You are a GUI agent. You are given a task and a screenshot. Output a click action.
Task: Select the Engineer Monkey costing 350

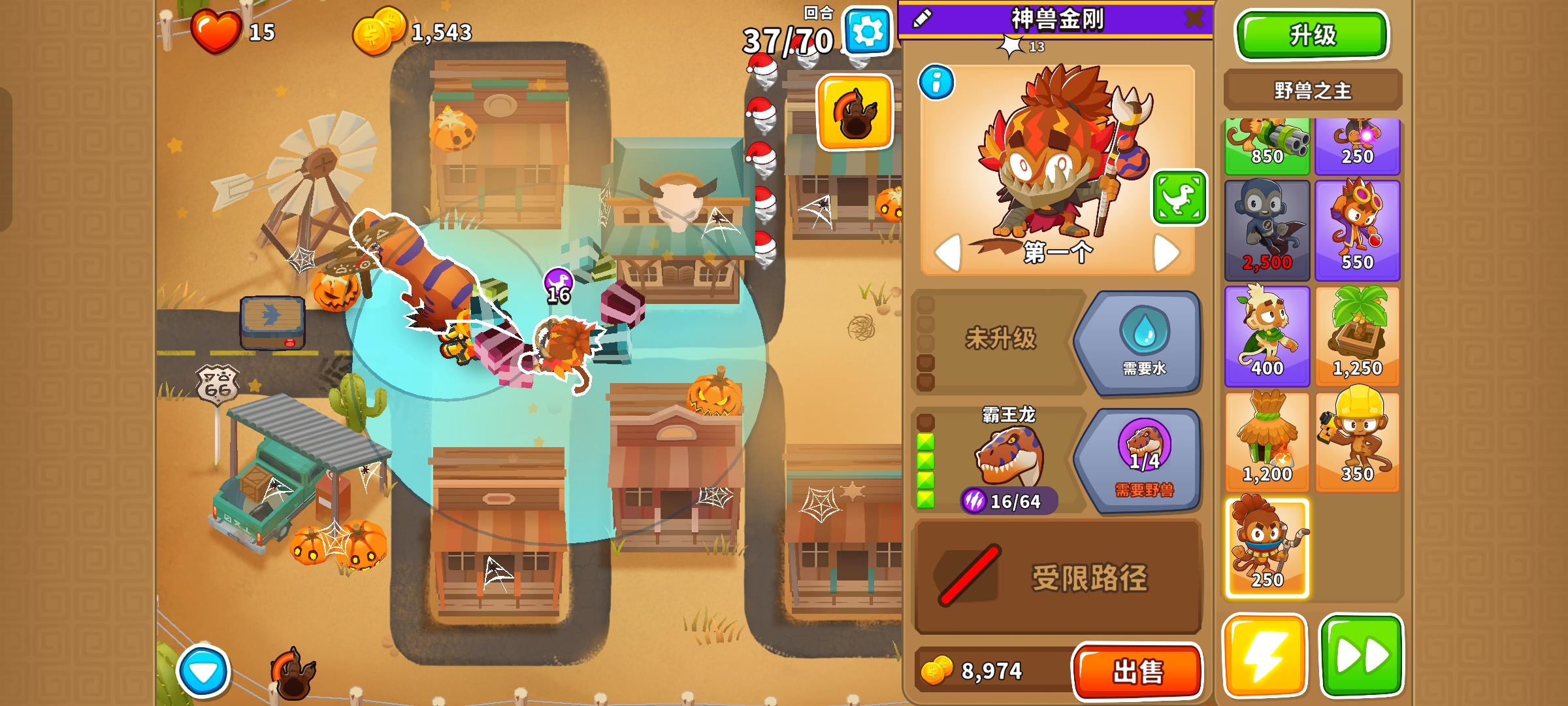click(1358, 437)
